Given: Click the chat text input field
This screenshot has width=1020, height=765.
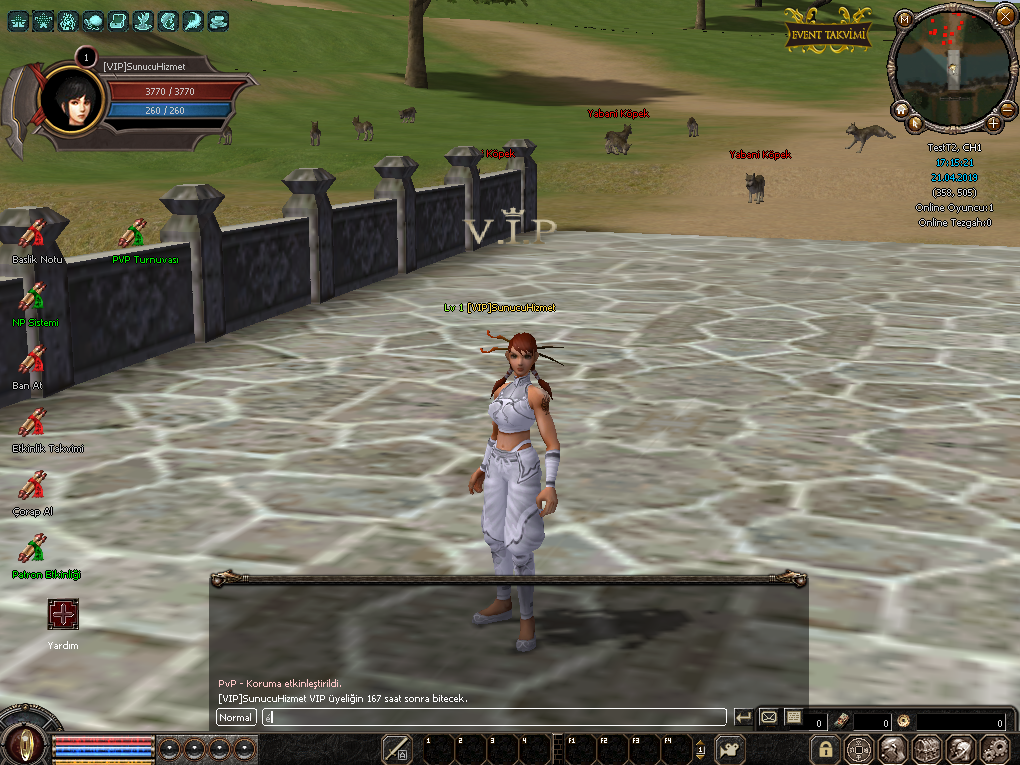Looking at the screenshot, I should [x=494, y=717].
